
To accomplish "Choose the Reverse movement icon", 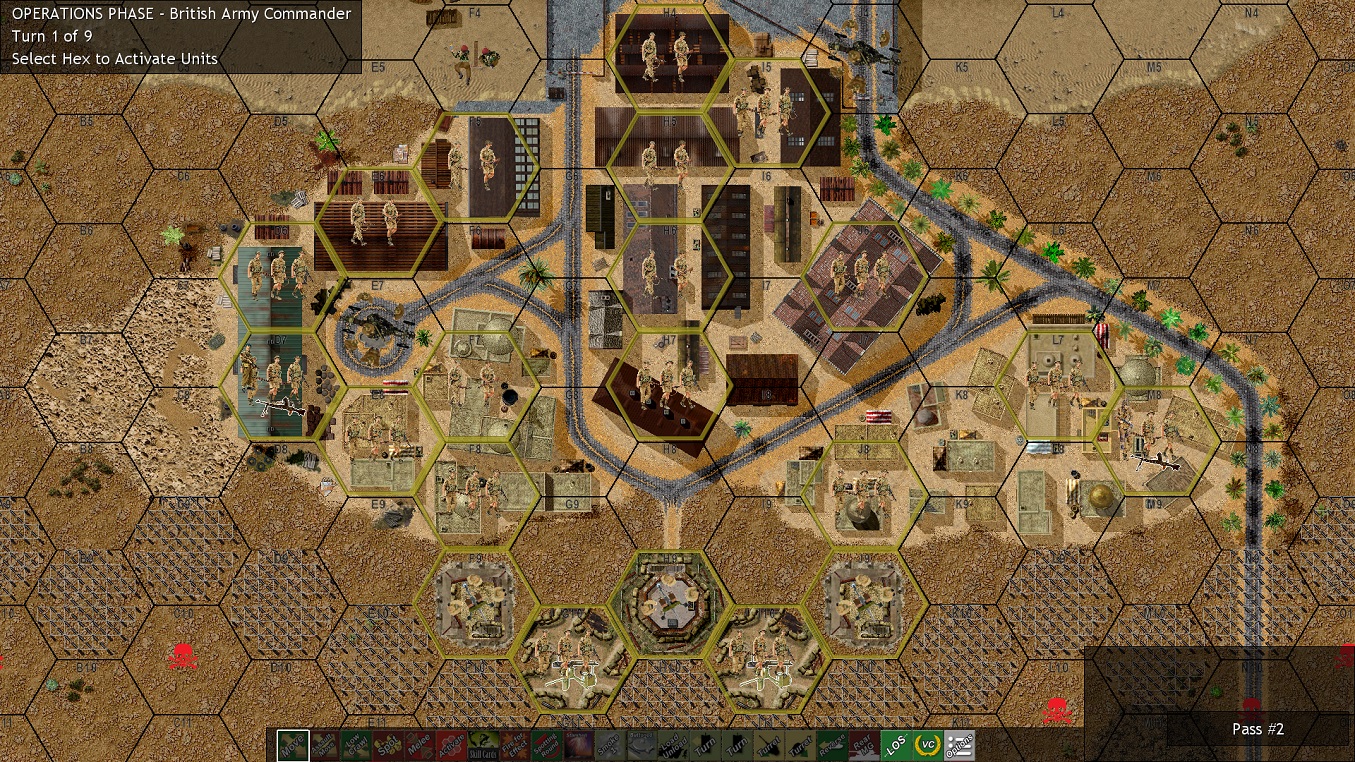I will (831, 745).
